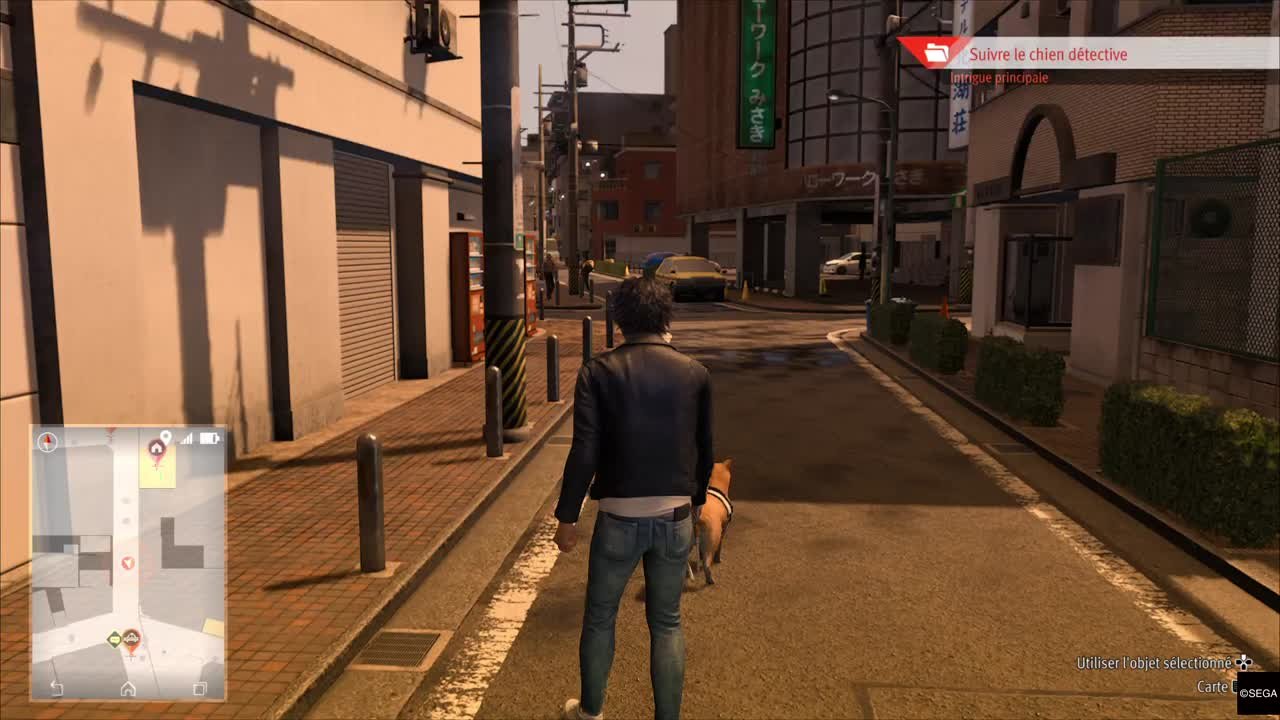
Task: Open the 'Carte' option
Action: point(1212,687)
